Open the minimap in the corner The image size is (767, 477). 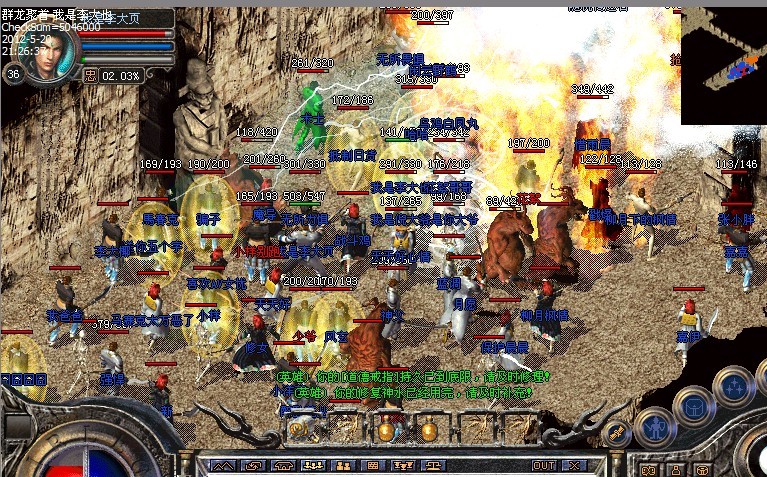click(723, 66)
